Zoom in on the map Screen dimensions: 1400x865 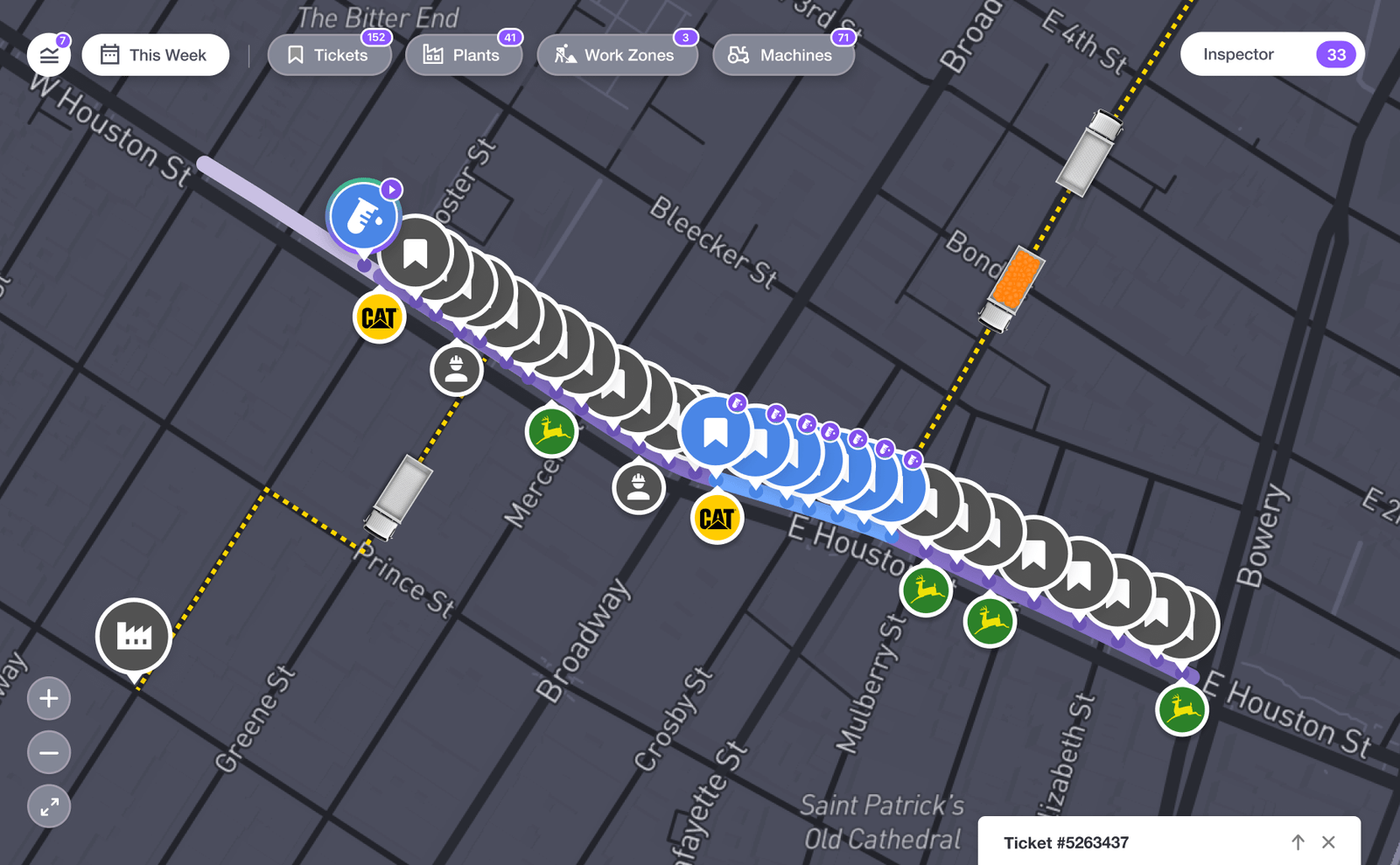49,699
